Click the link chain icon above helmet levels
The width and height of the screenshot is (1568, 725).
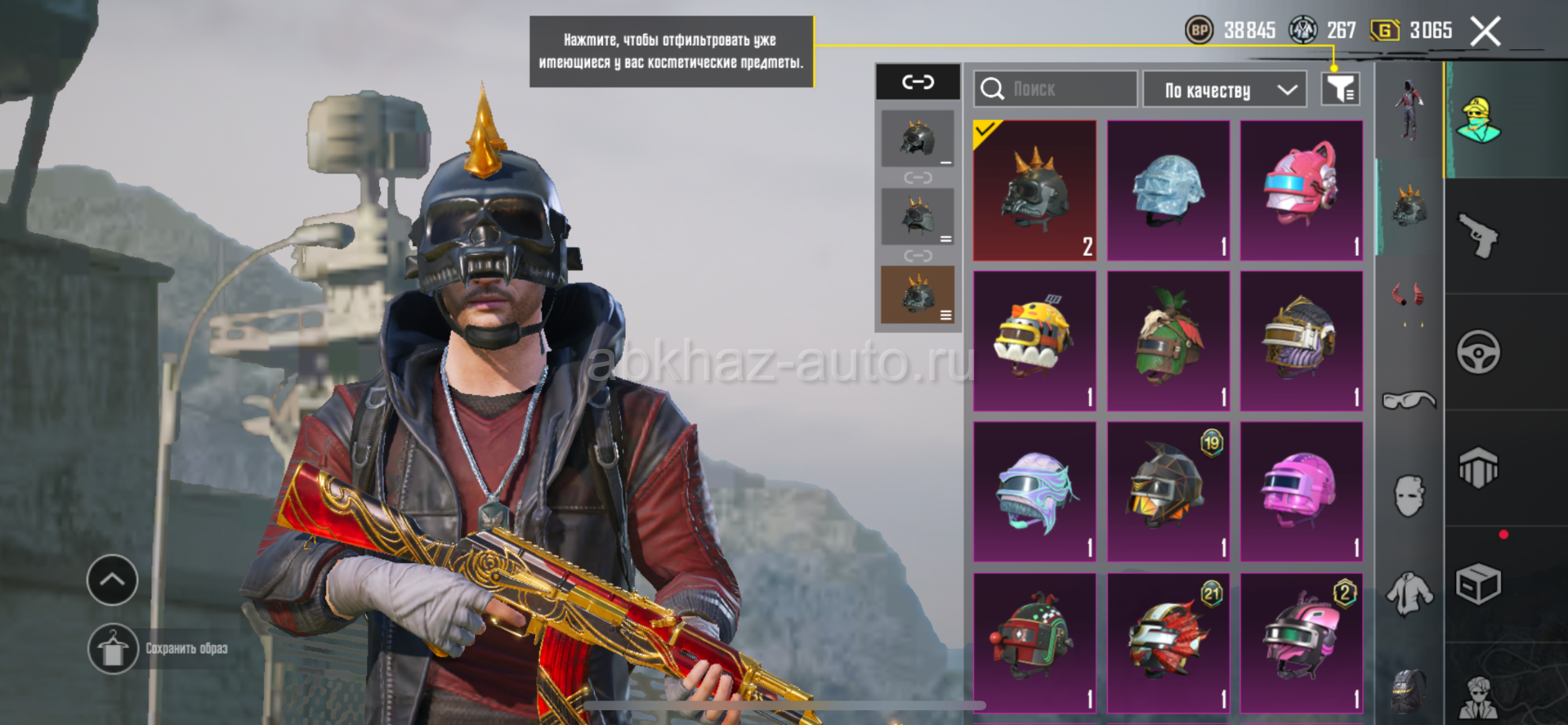coord(918,82)
